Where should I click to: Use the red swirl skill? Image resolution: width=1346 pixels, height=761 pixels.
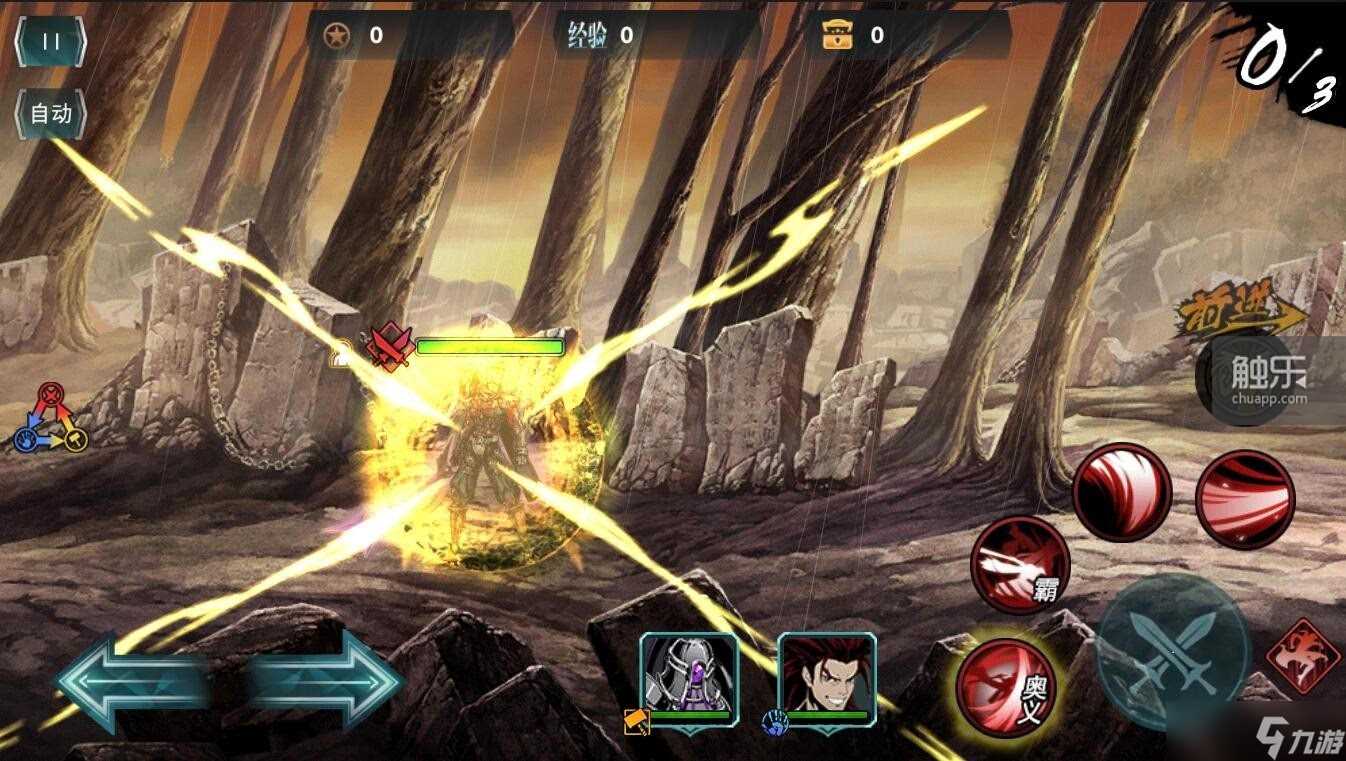pyautogui.click(x=1121, y=493)
